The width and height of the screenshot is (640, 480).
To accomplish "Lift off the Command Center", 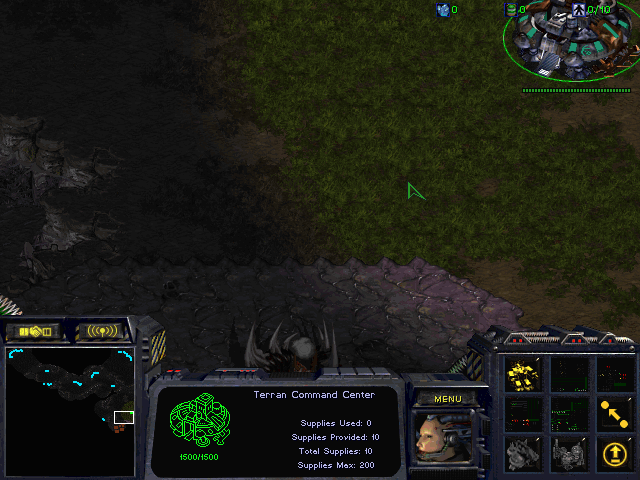I will click(x=613, y=454).
